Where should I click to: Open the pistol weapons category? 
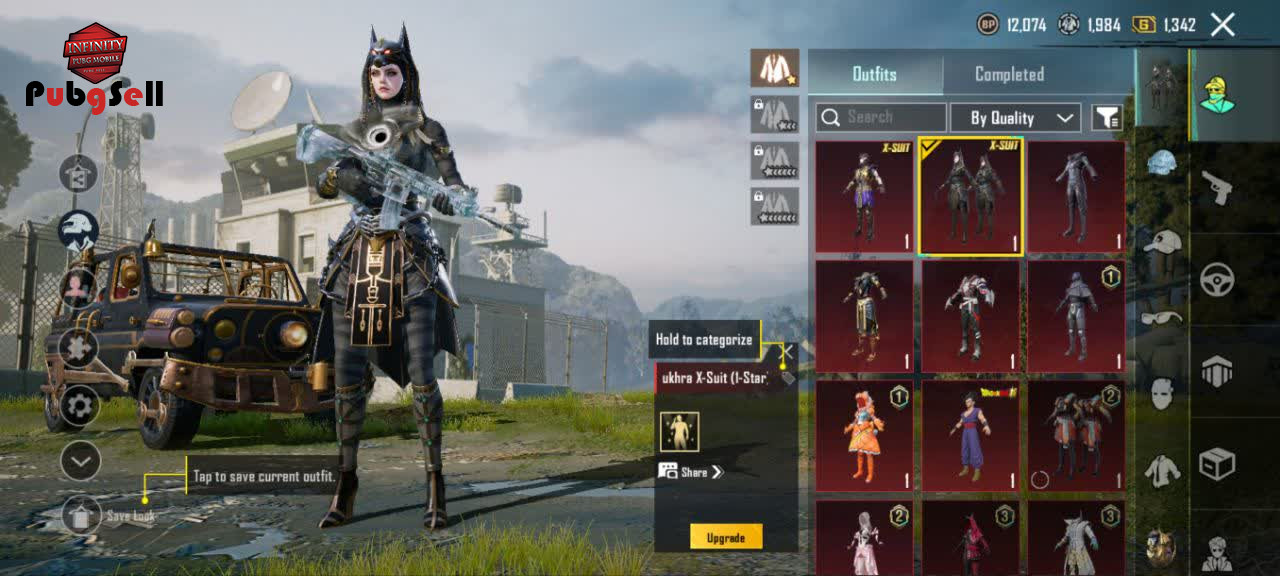coord(1217,187)
